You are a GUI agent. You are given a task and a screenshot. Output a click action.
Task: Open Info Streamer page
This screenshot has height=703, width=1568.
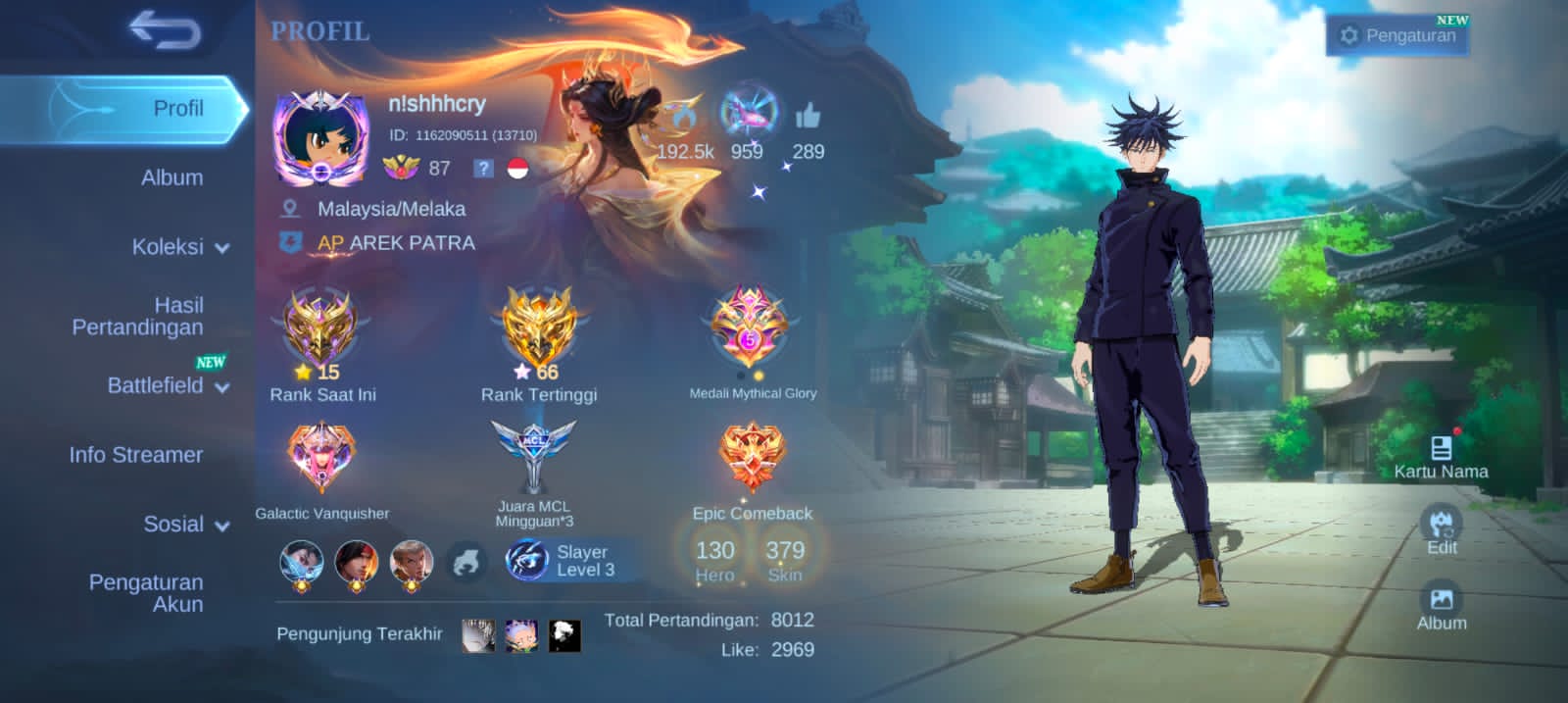136,455
